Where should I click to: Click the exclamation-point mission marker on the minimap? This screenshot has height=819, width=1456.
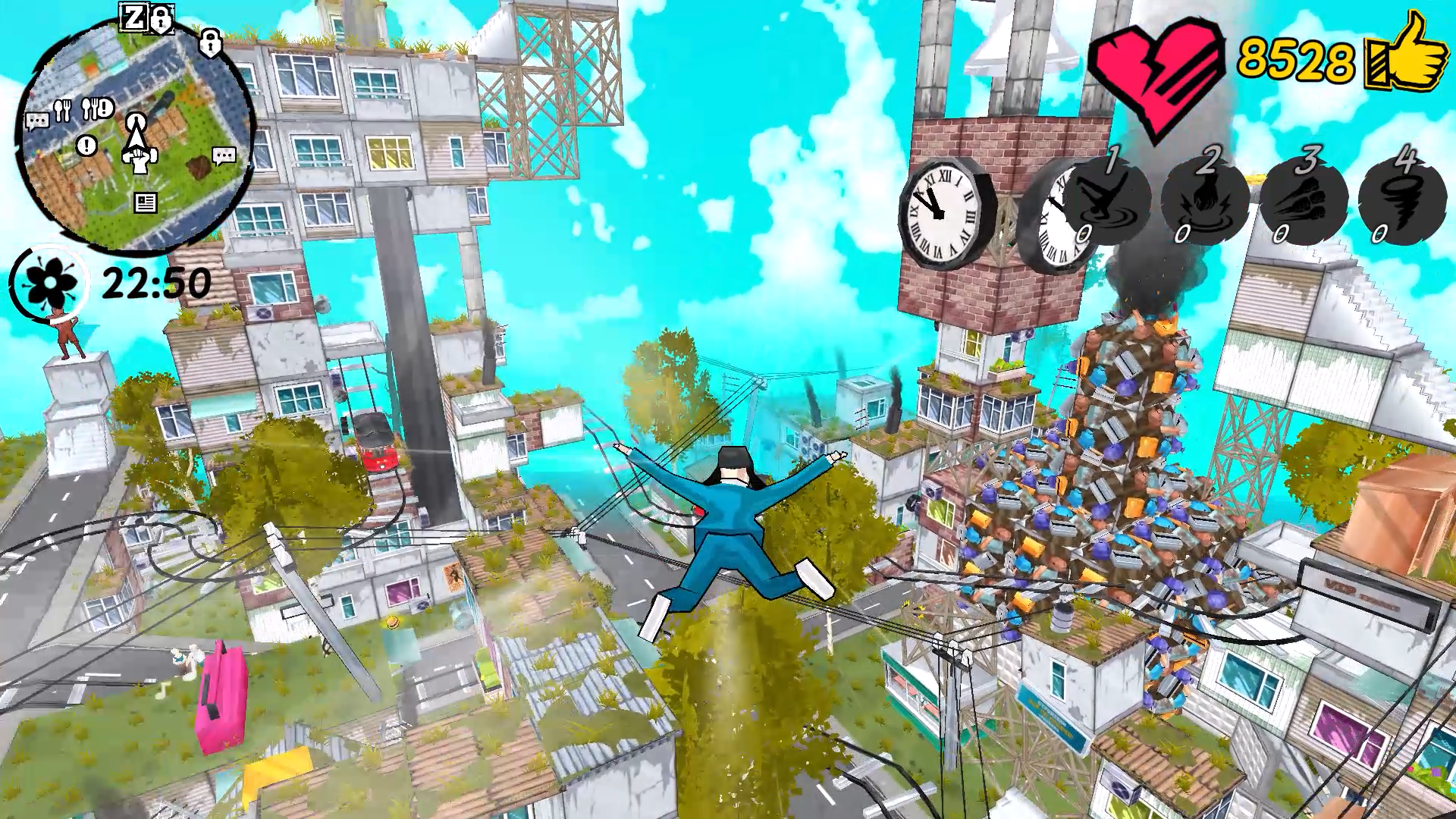click(x=86, y=144)
